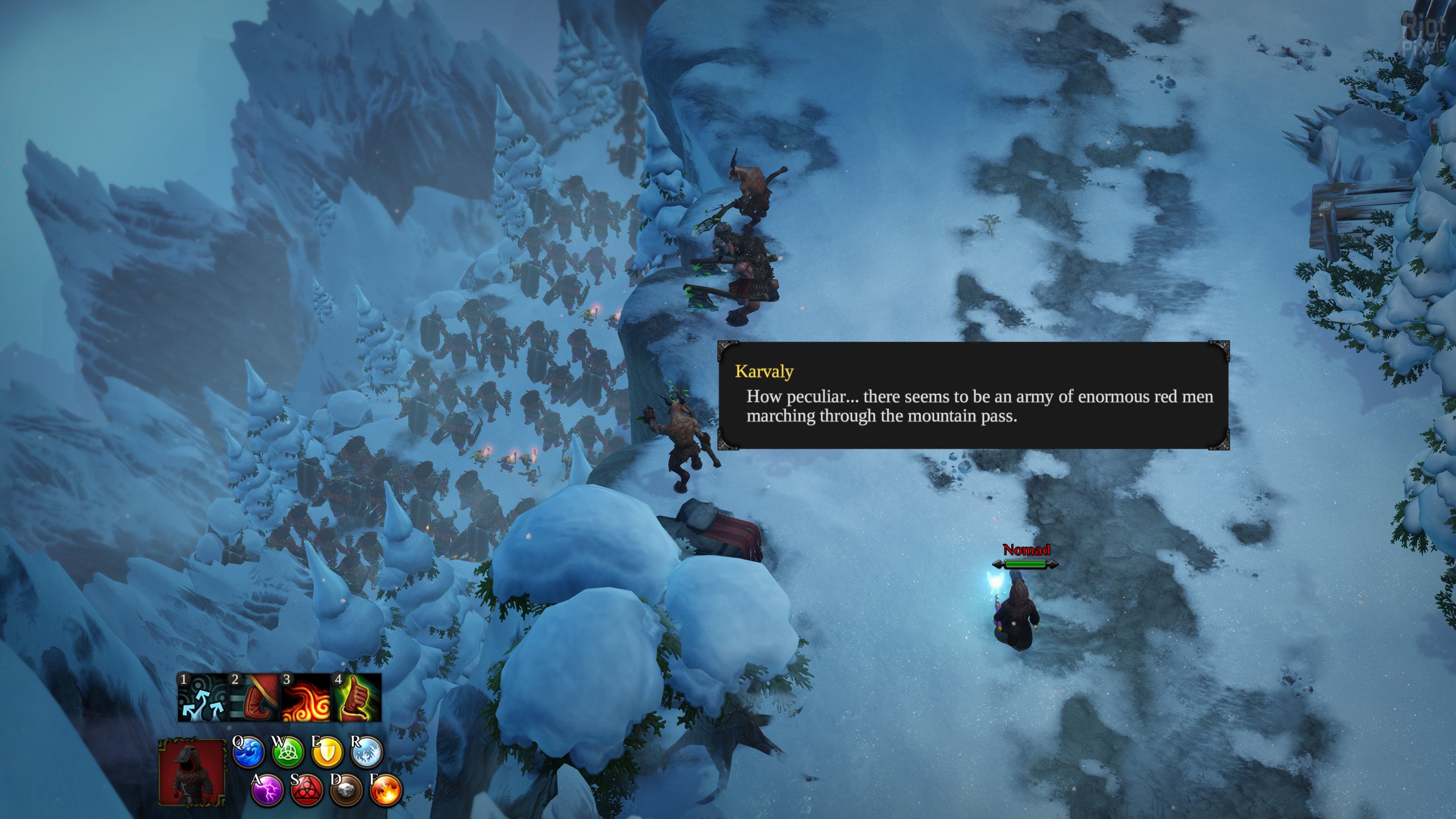
Task: Use the fiery swirl magick
Action: click(x=305, y=697)
